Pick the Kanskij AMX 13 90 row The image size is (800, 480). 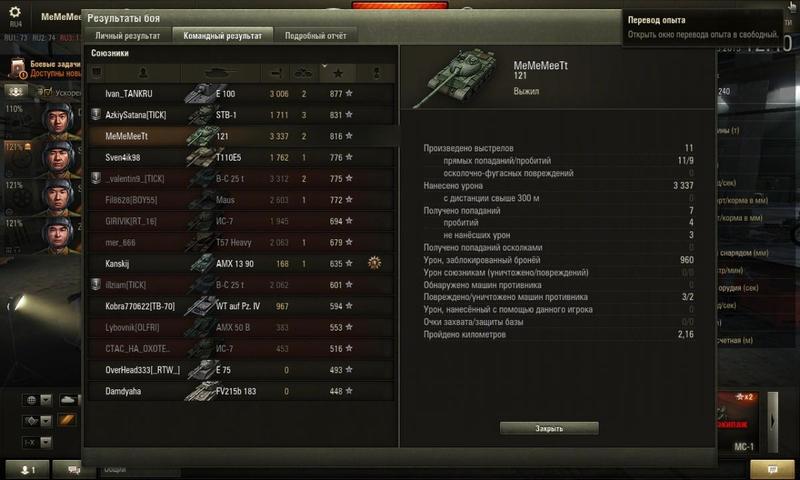240,264
